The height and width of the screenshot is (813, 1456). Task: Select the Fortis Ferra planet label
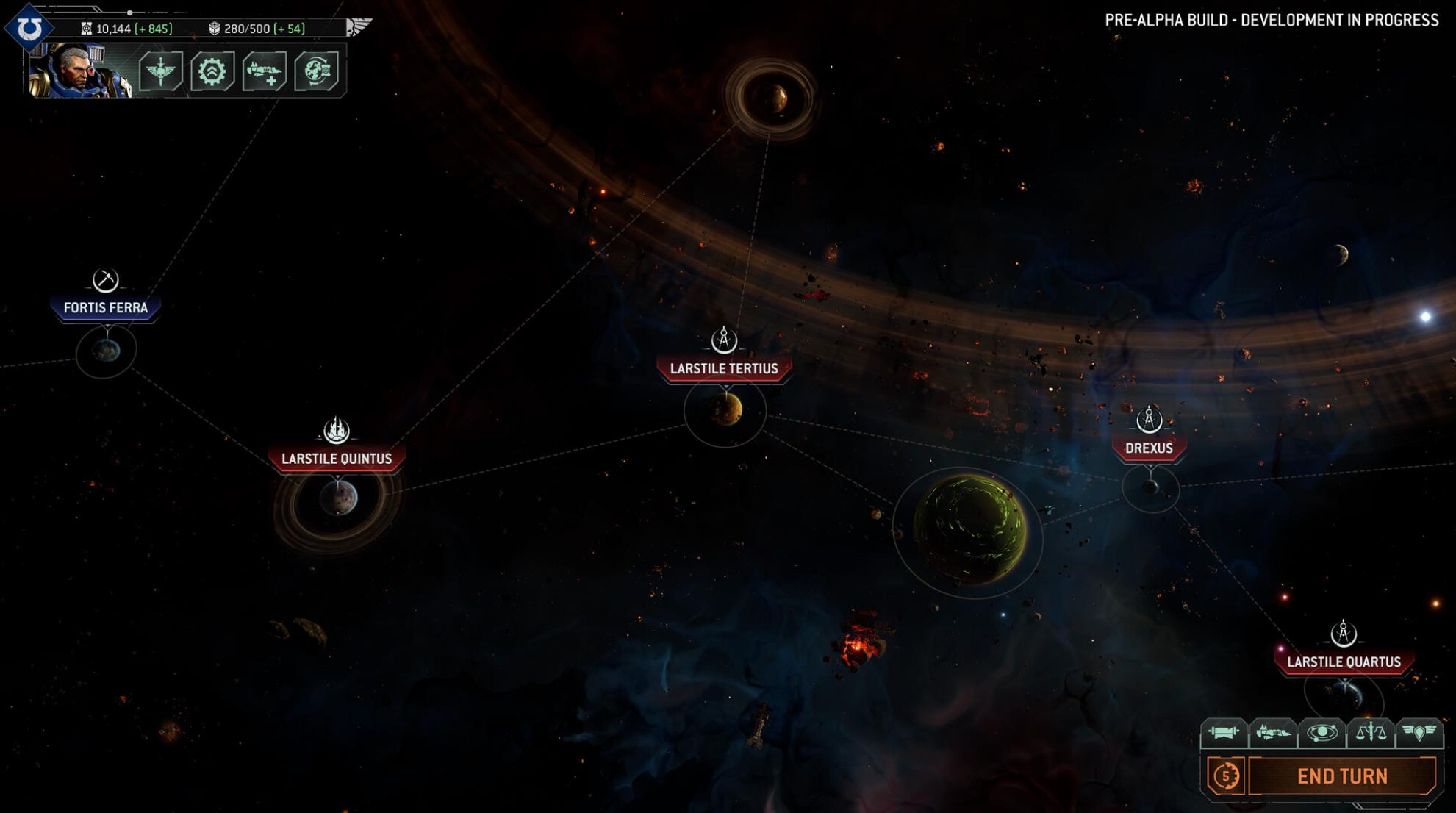pyautogui.click(x=106, y=308)
